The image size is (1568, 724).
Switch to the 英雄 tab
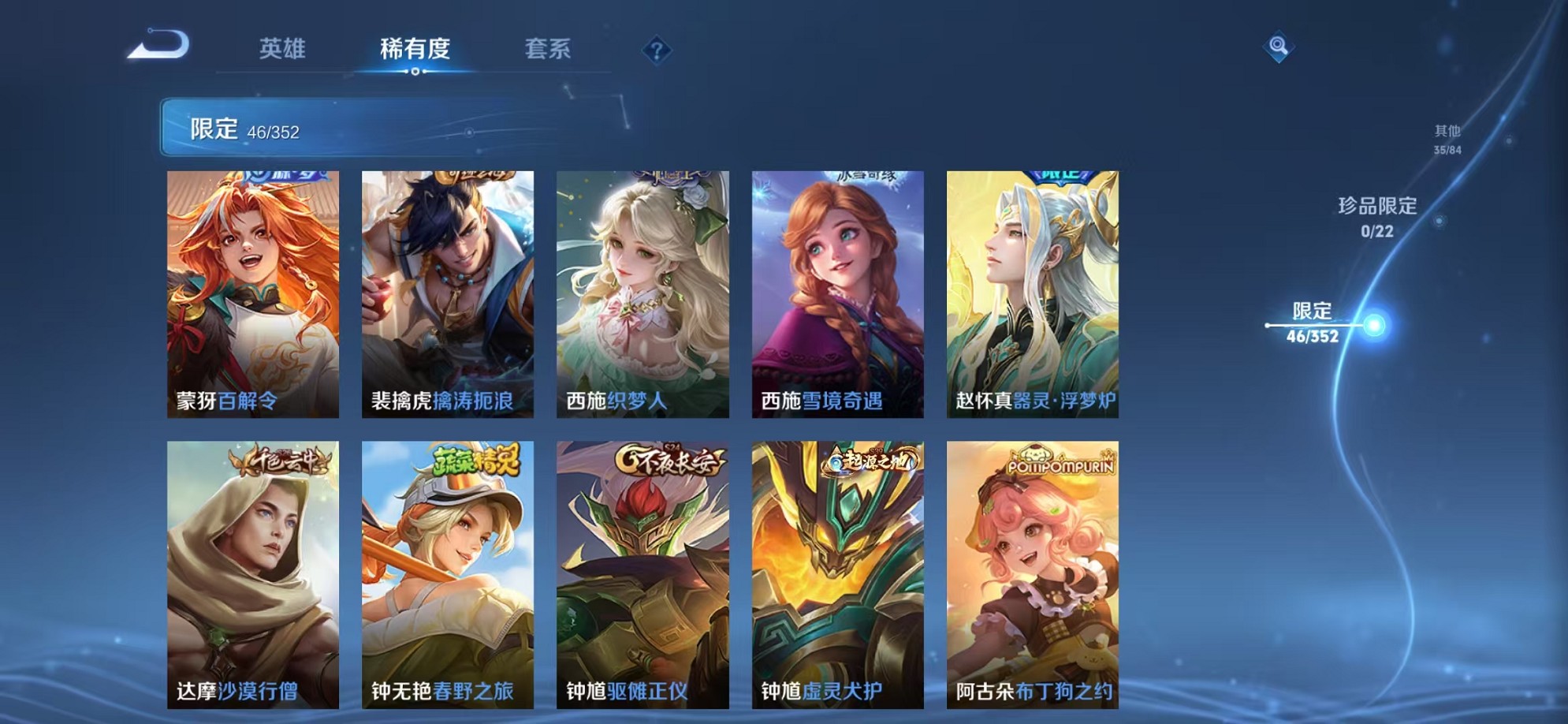click(x=284, y=49)
